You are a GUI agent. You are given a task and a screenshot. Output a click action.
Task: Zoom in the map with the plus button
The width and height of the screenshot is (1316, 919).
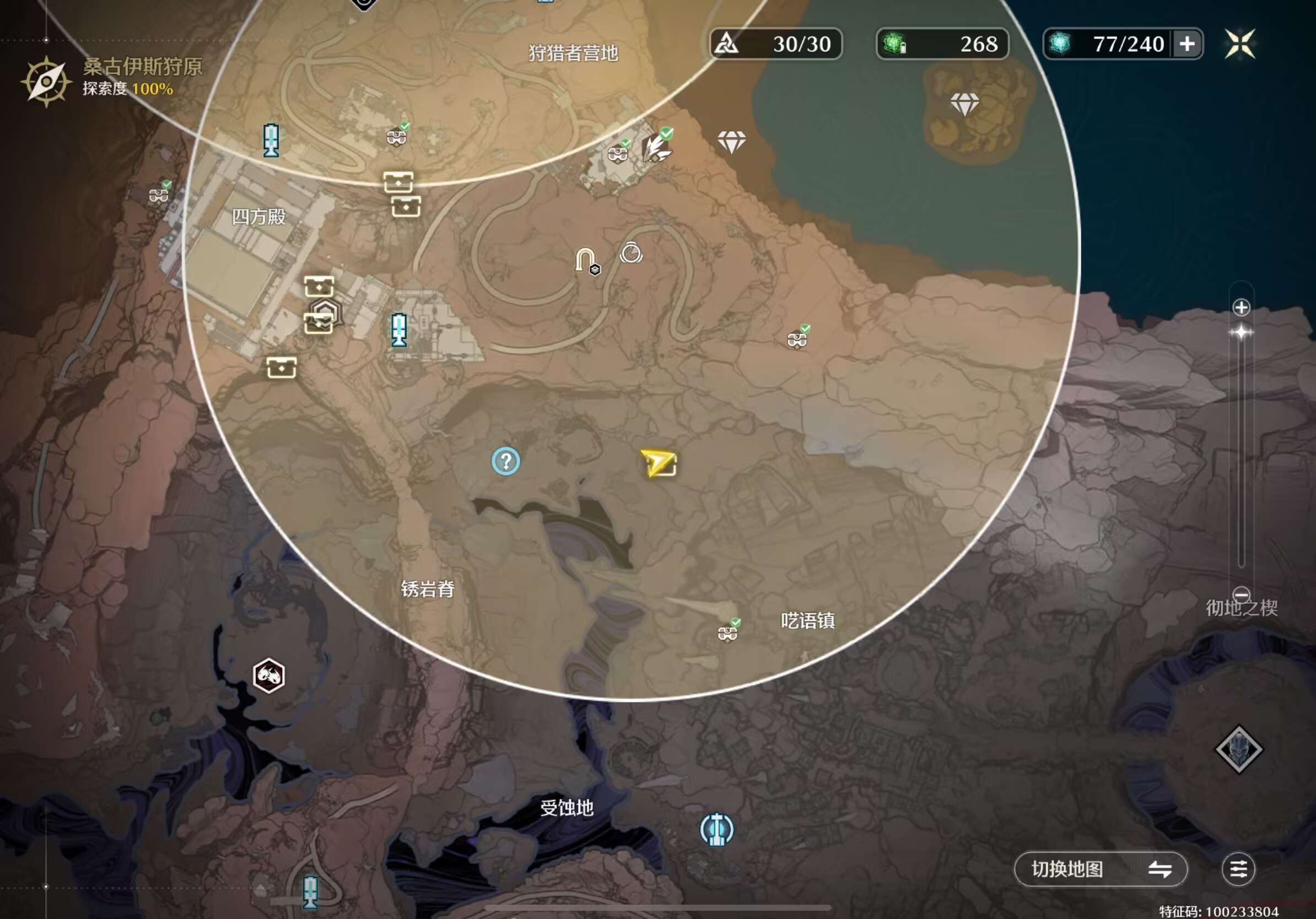(1241, 307)
